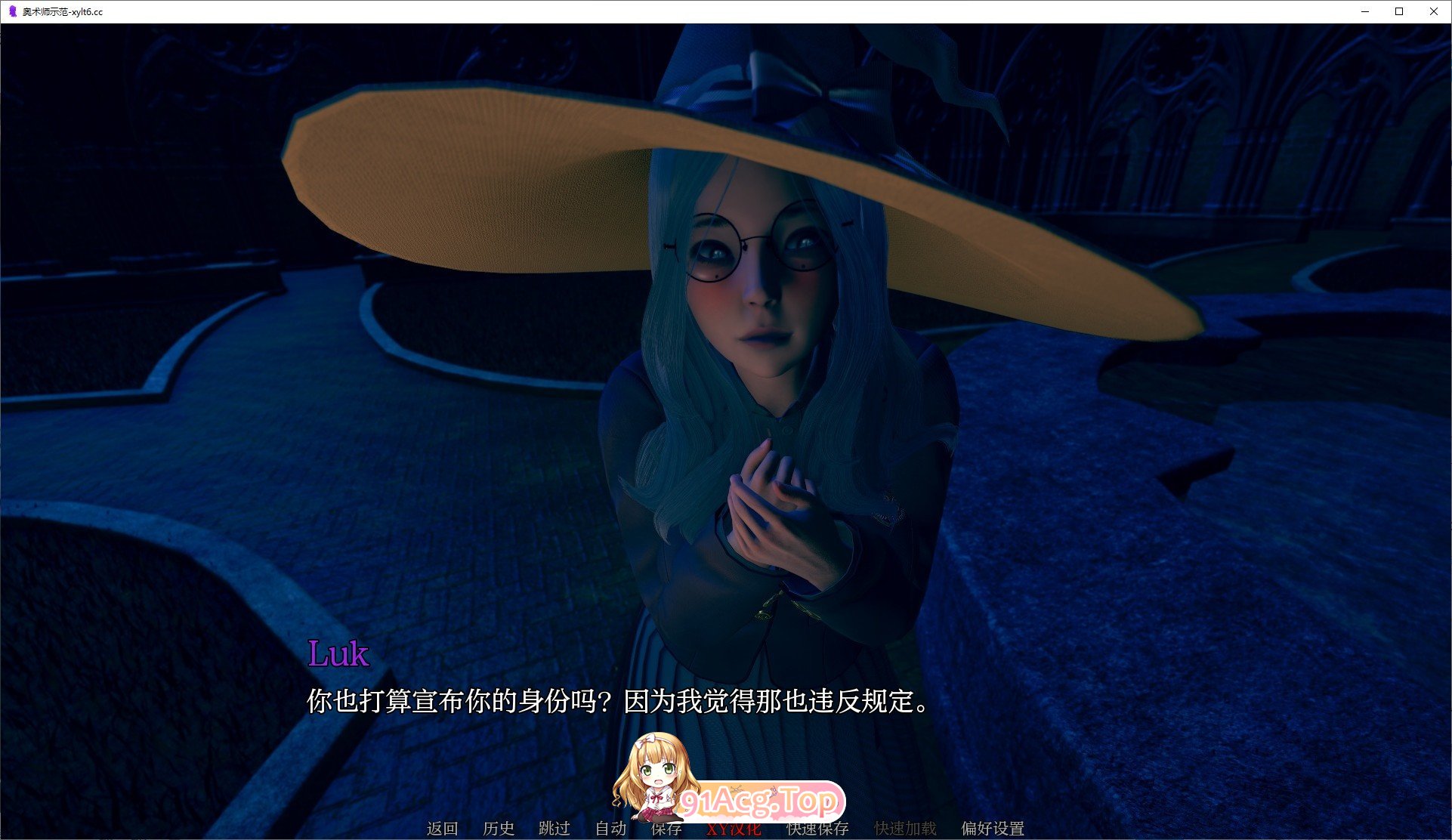Click 返回 to go back
The image size is (1452, 840).
pos(442,829)
